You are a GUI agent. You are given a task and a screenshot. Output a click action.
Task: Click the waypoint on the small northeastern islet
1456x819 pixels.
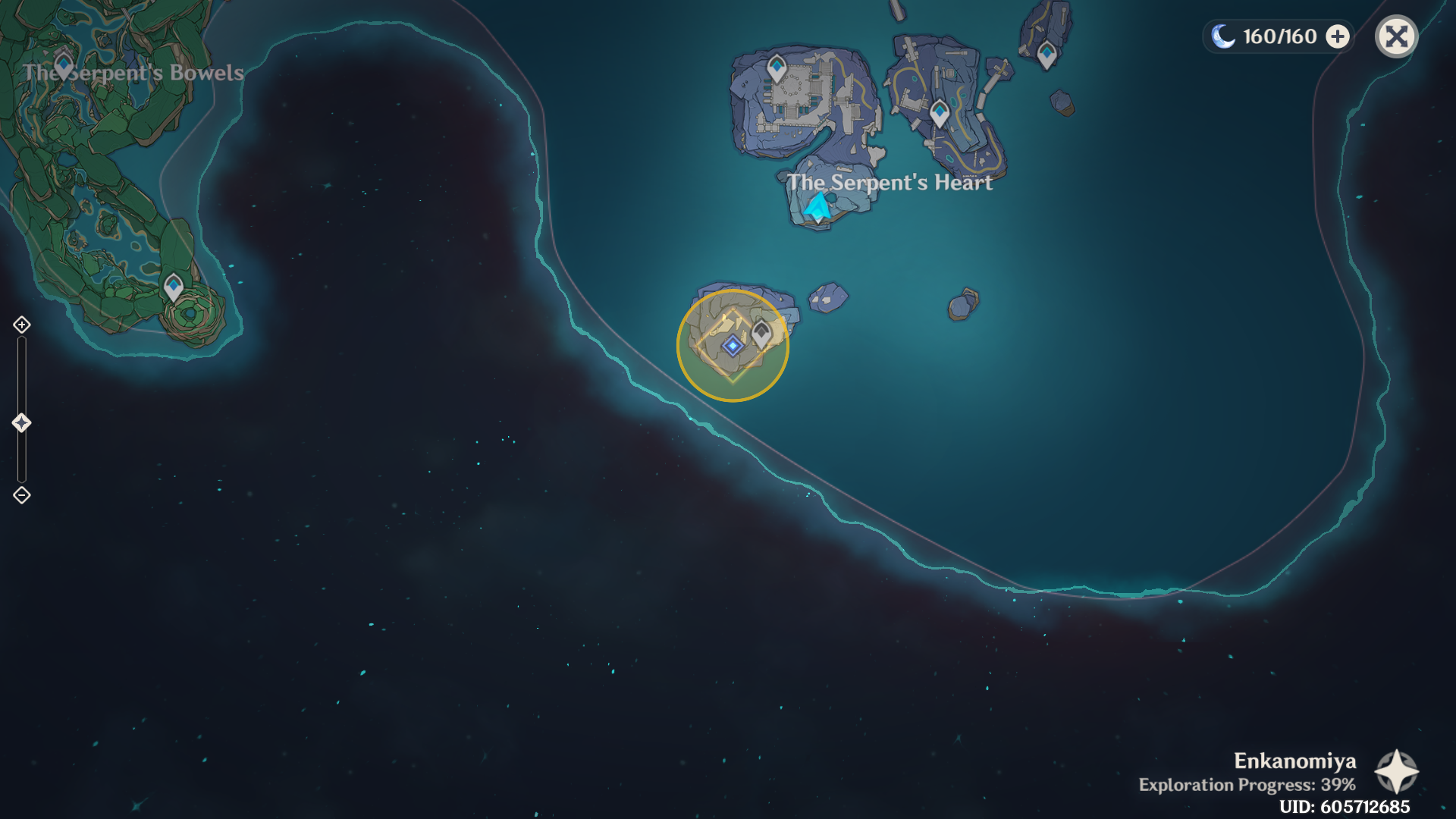click(x=1046, y=54)
